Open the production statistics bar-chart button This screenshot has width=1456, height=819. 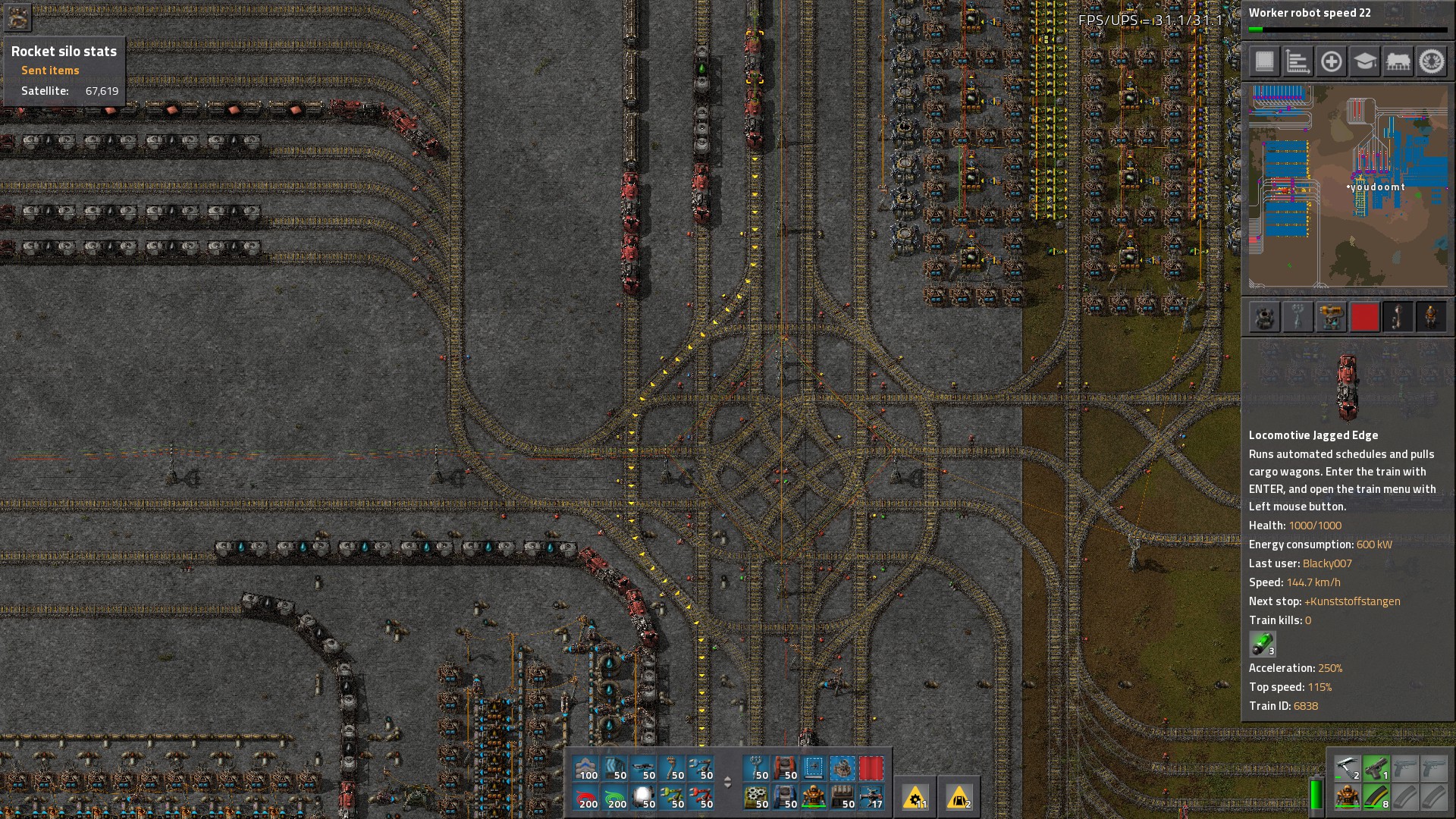(x=1298, y=61)
